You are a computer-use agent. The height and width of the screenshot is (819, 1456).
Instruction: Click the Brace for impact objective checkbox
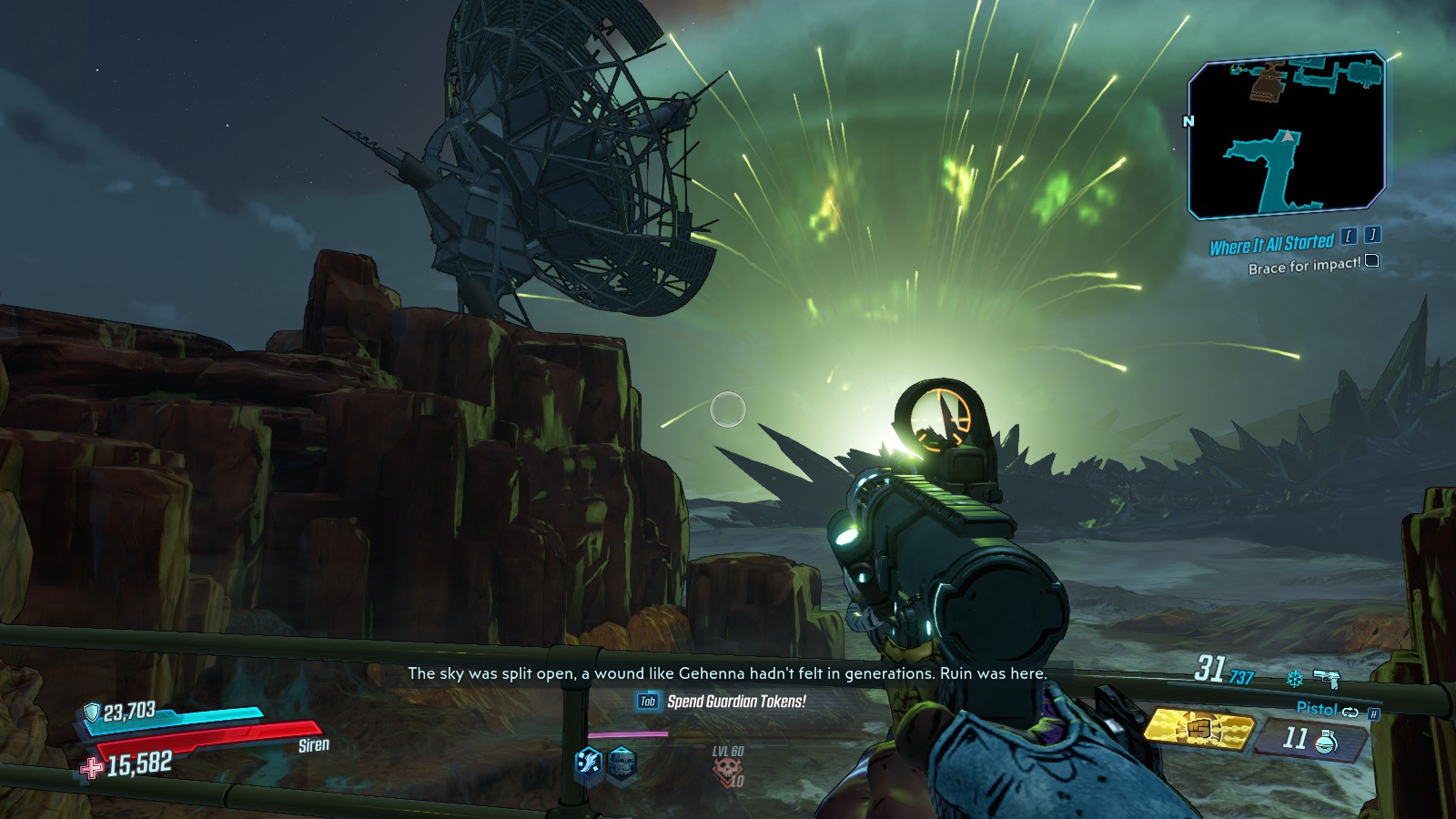coord(1372,261)
